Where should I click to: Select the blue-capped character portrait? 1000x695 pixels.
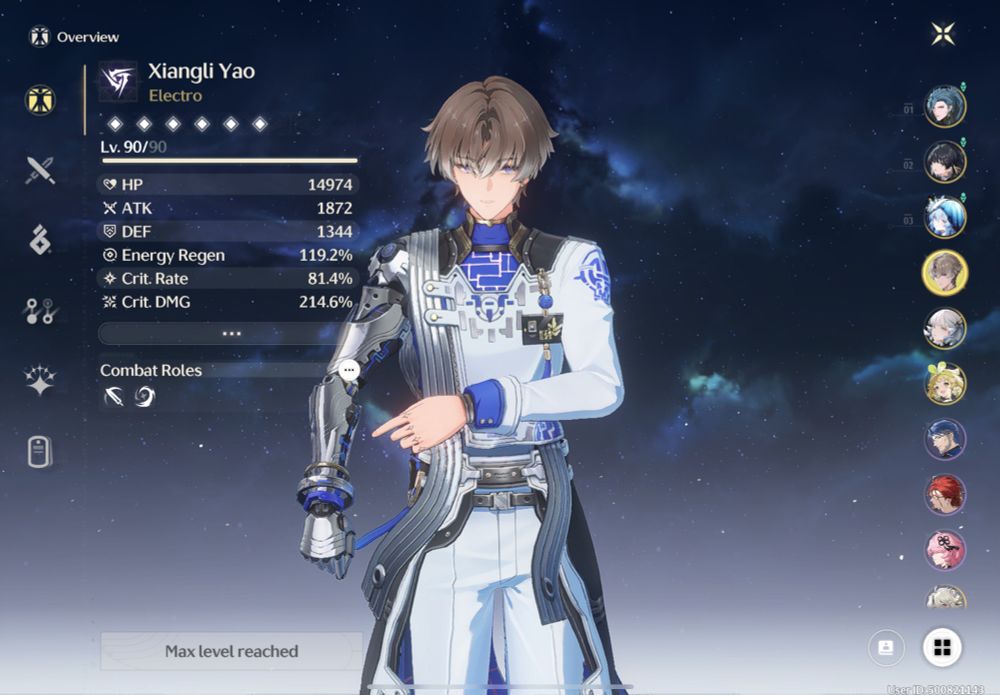pos(944,439)
